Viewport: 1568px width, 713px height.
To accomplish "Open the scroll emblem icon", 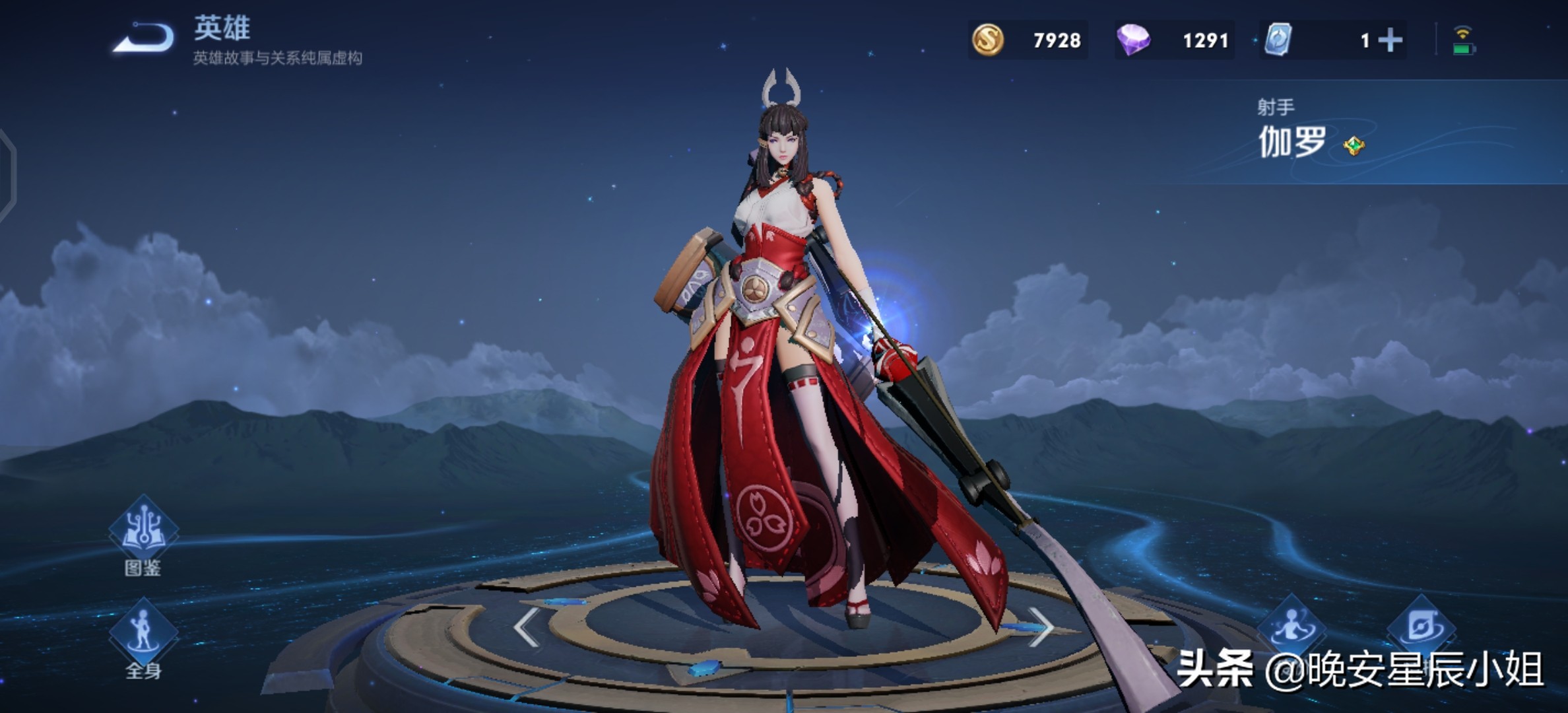I will tap(1421, 626).
